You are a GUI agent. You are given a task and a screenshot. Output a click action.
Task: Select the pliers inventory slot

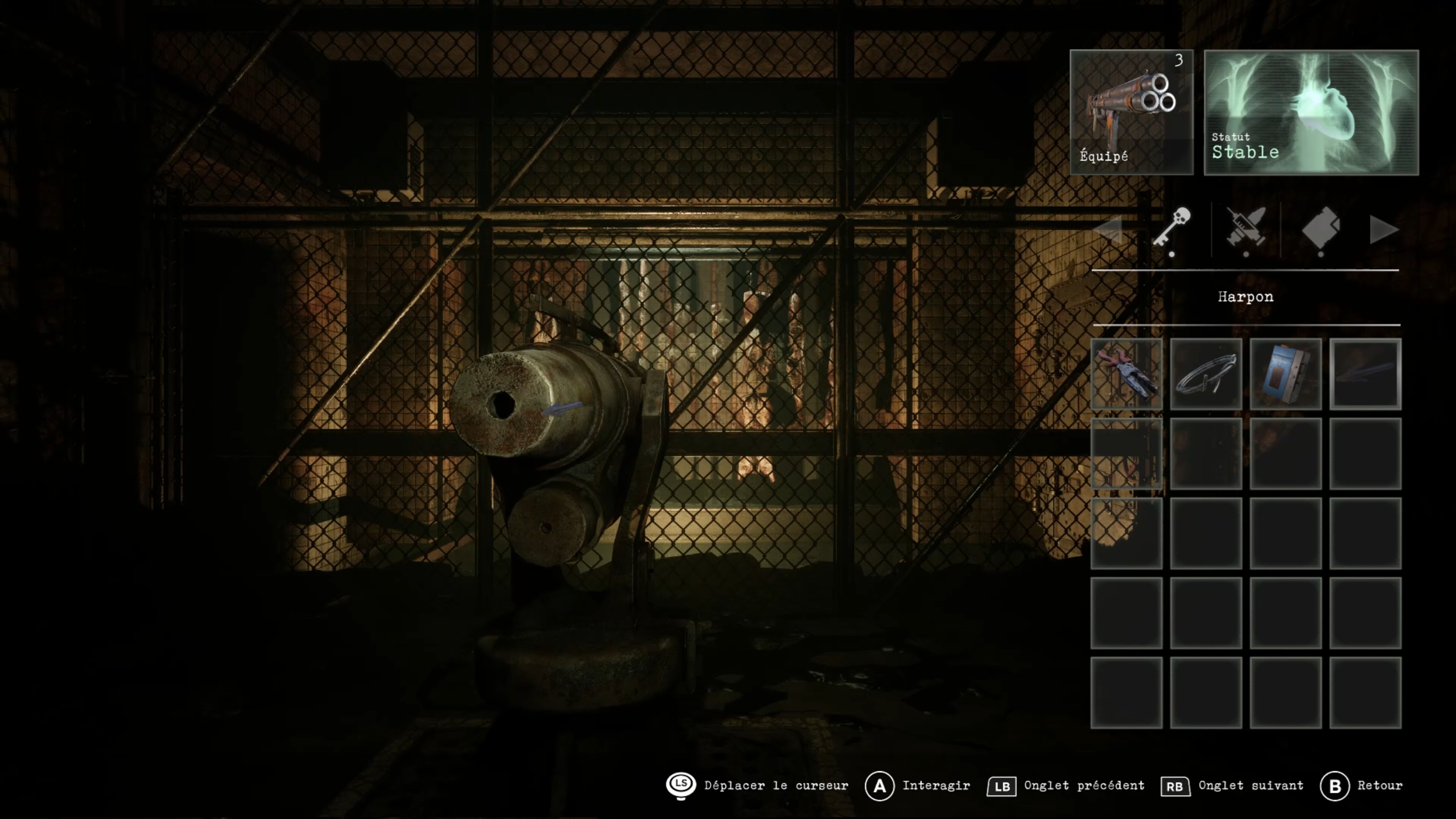pyautogui.click(x=1126, y=374)
